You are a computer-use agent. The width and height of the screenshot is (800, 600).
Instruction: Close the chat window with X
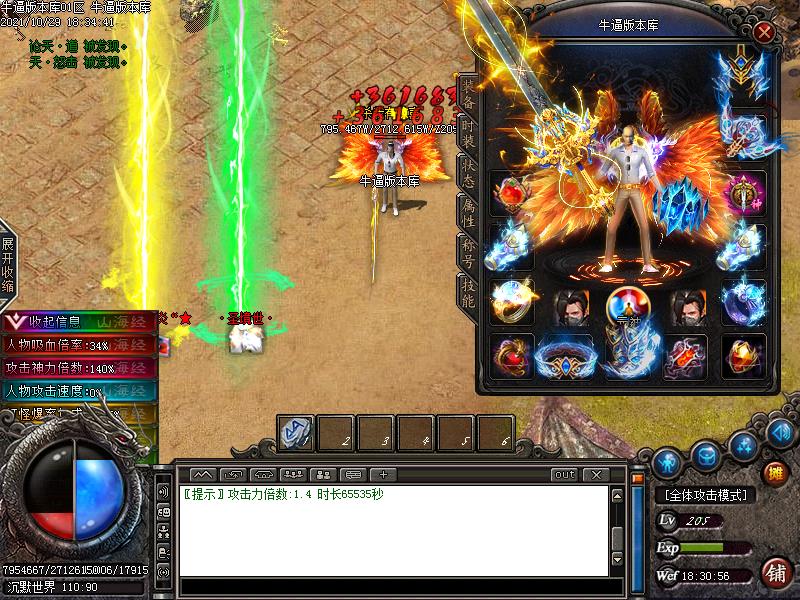coord(596,474)
